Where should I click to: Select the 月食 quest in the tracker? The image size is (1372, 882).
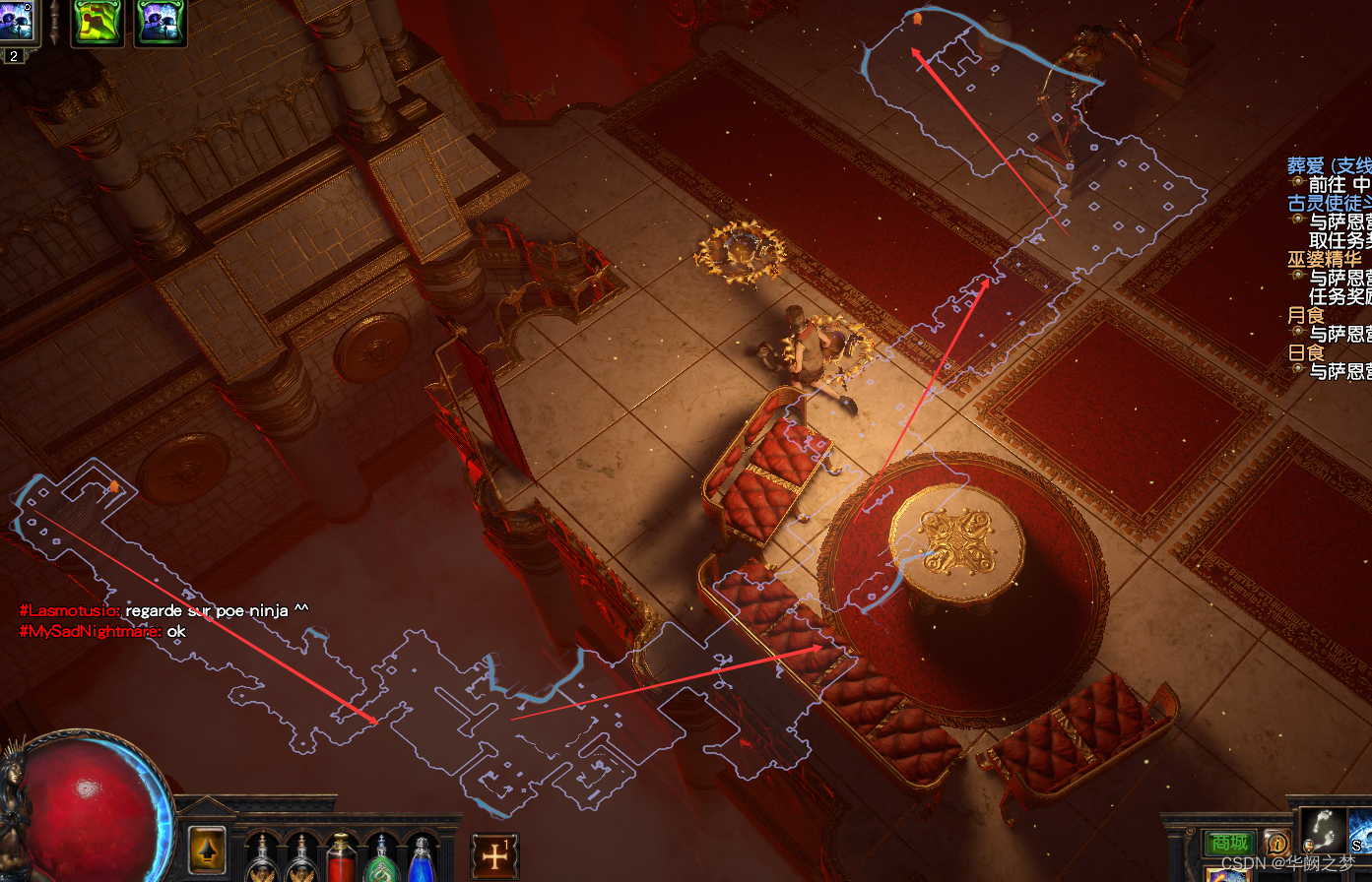point(1307,316)
